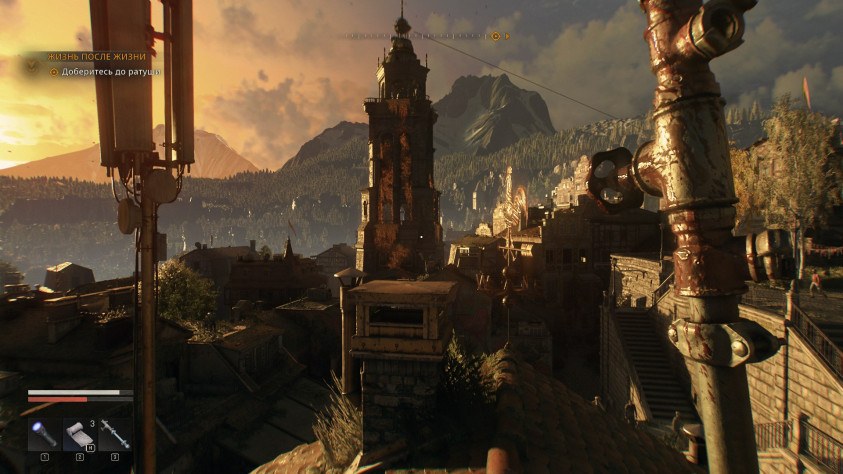Click the orange objective marker on the compass
843x474 pixels.
click(494, 36)
